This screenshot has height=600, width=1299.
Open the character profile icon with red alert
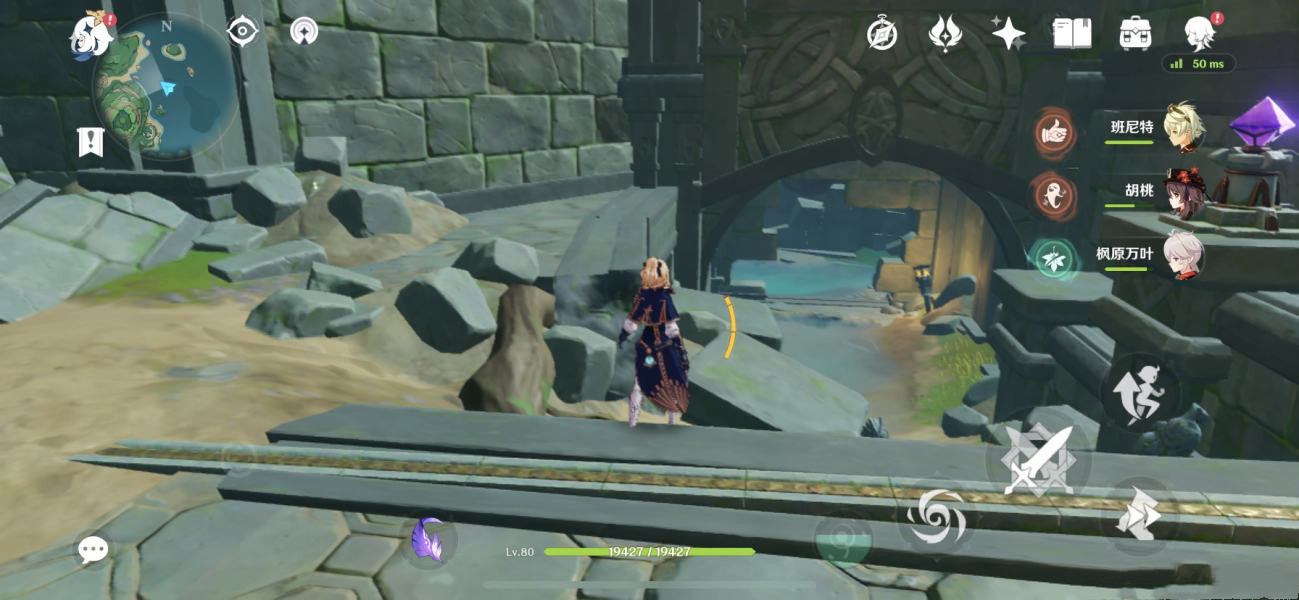1199,34
